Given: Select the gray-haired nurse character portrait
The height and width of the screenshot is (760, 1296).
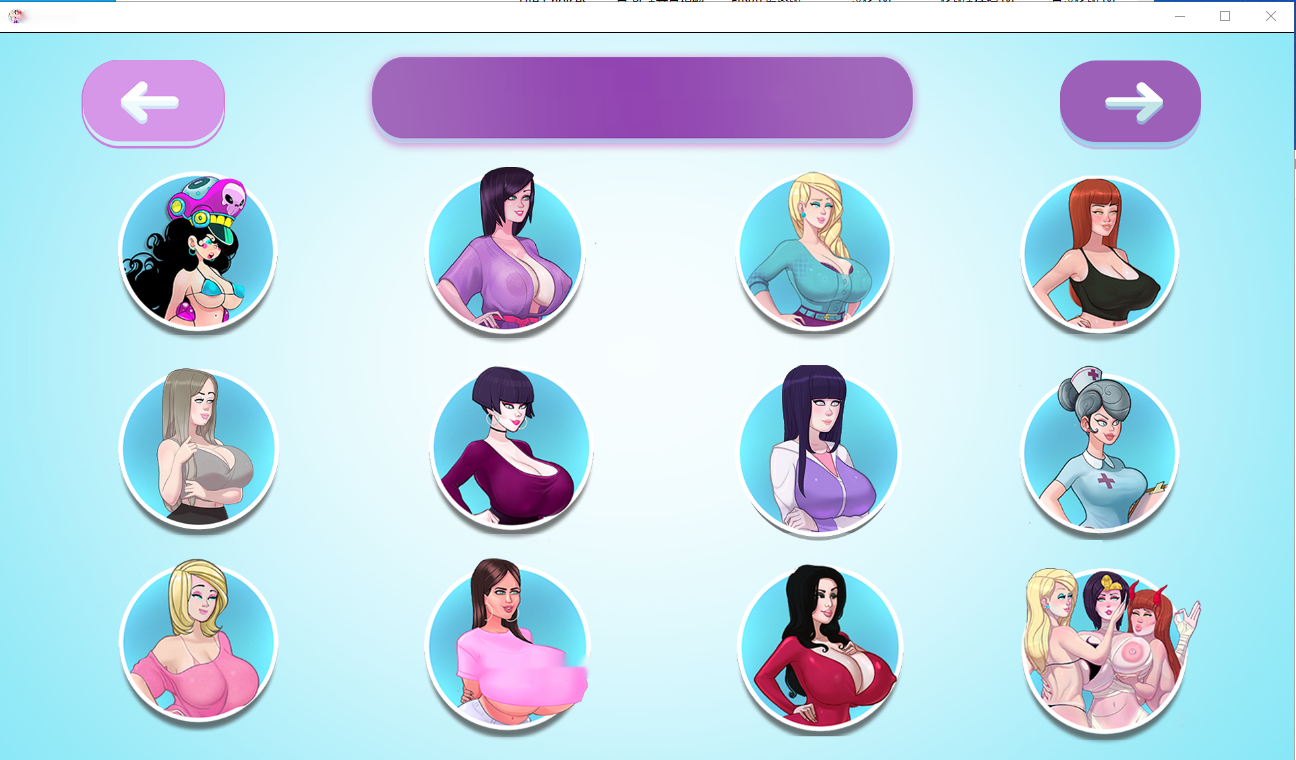Looking at the screenshot, I should click(1099, 450).
